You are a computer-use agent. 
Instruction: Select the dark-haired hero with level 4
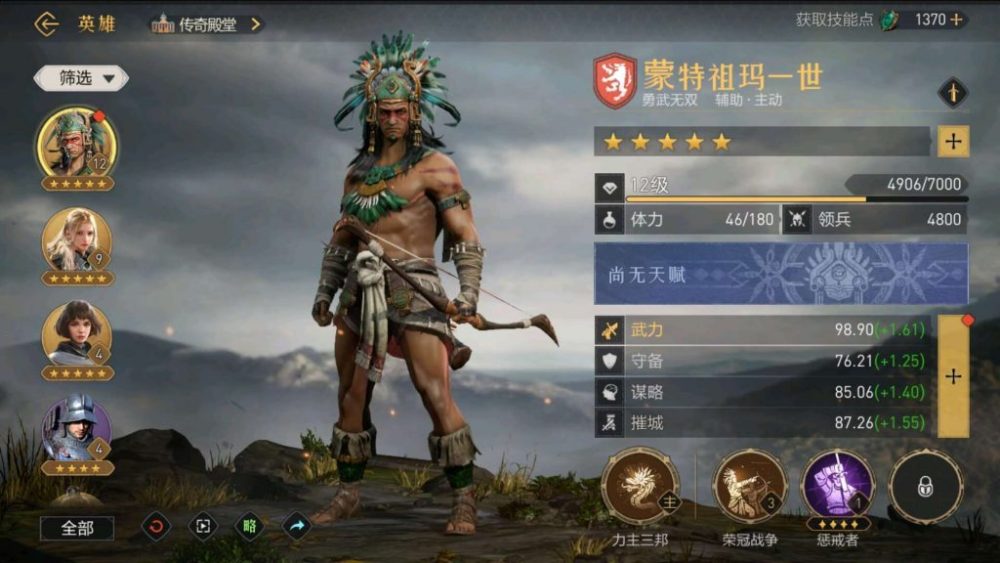coord(76,334)
